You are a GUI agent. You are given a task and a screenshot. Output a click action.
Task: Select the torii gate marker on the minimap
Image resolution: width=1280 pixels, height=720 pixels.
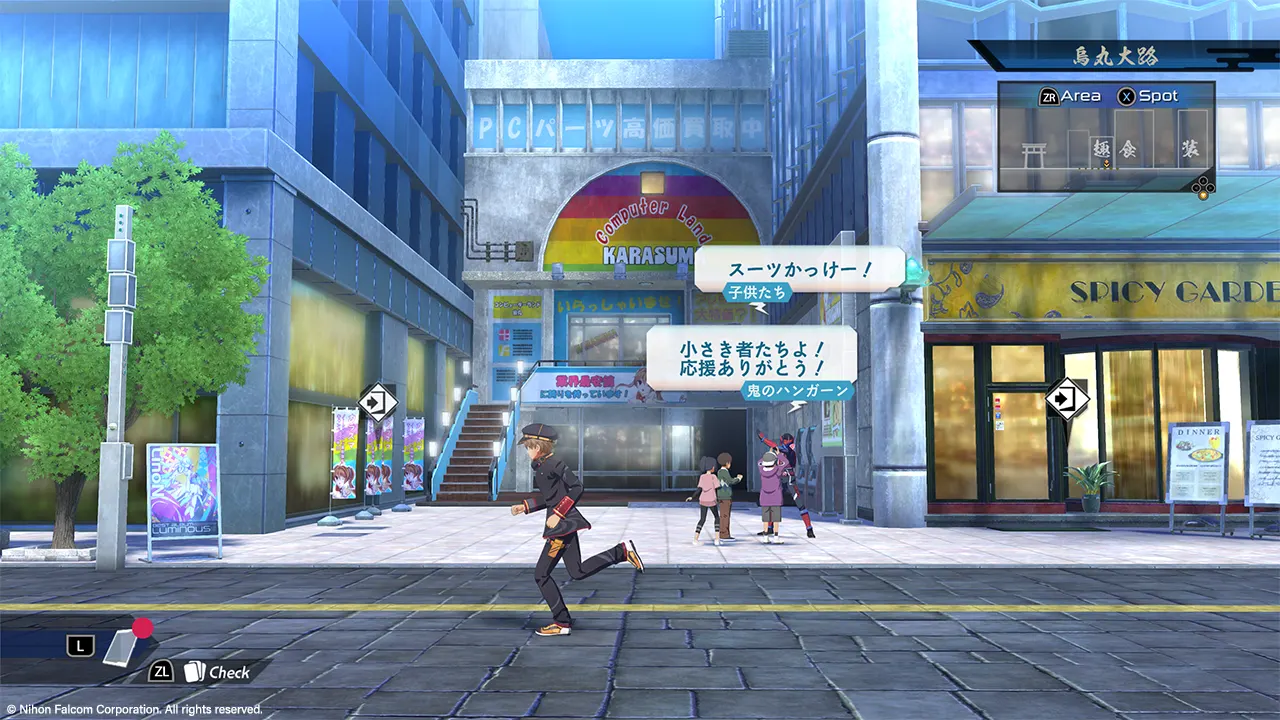(1033, 151)
